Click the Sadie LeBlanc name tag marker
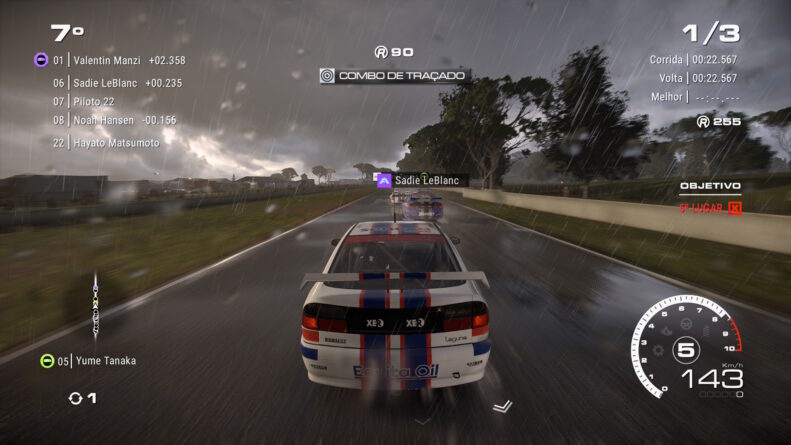 [x=422, y=181]
